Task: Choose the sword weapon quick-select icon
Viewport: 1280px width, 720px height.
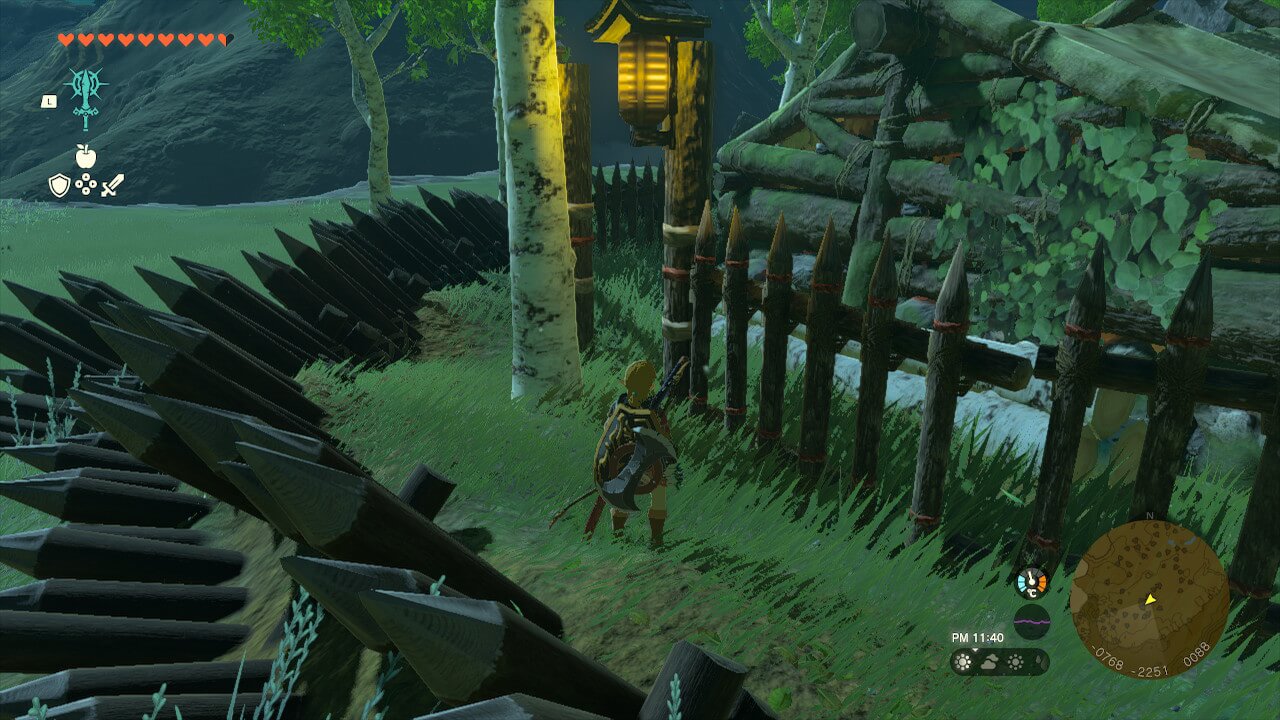Action: click(112, 185)
